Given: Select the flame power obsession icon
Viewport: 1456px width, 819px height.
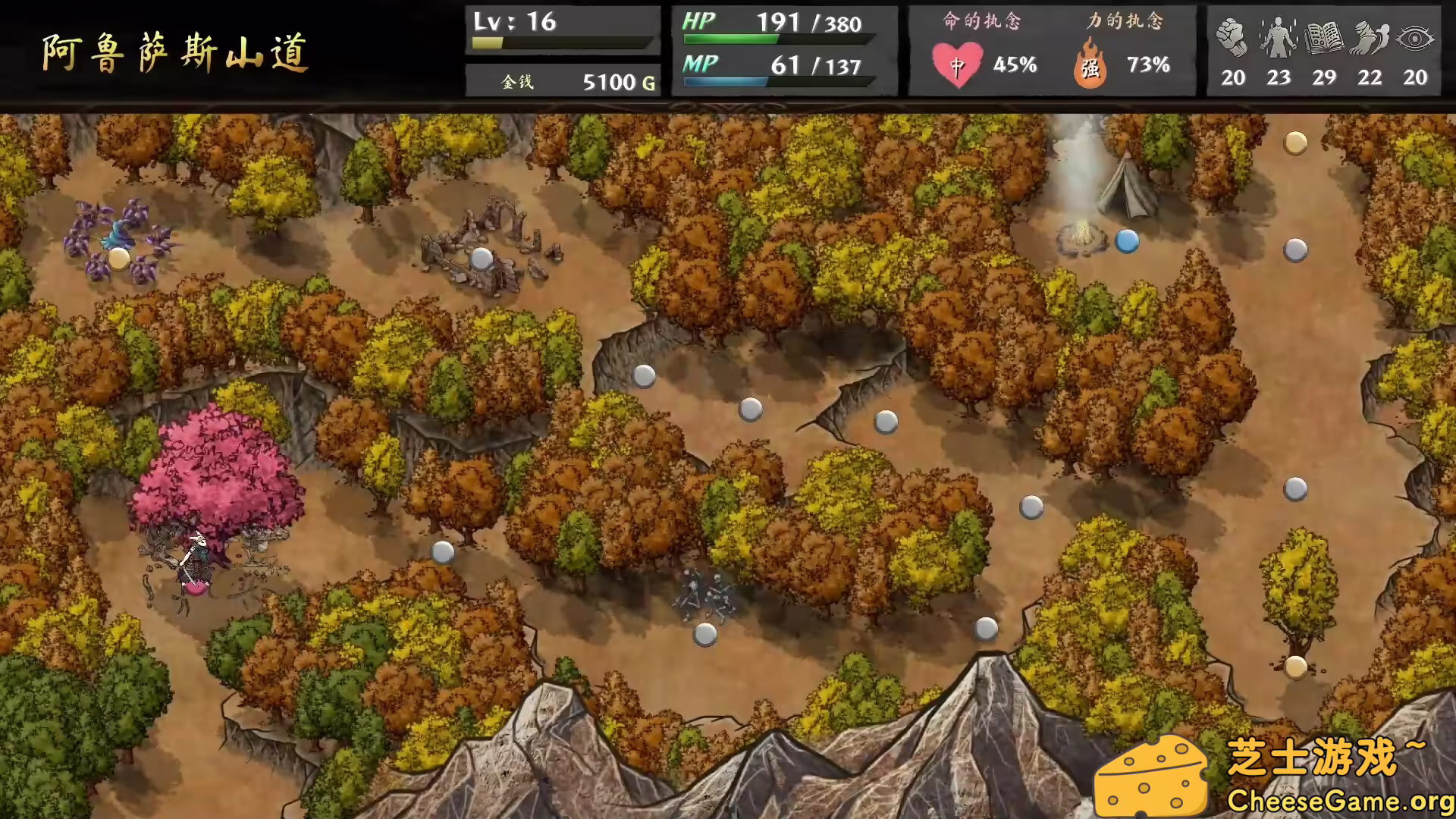Looking at the screenshot, I should click(x=1090, y=66).
